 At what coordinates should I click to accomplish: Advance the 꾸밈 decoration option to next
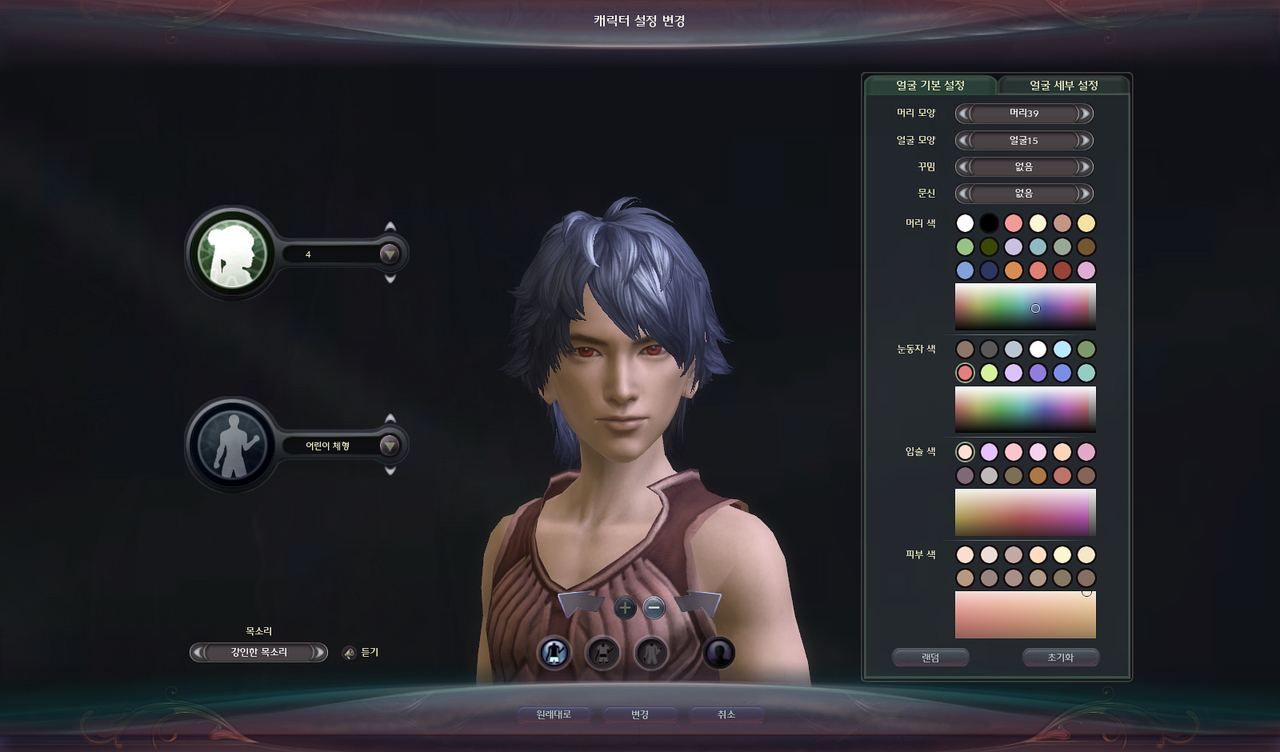click(x=1085, y=167)
